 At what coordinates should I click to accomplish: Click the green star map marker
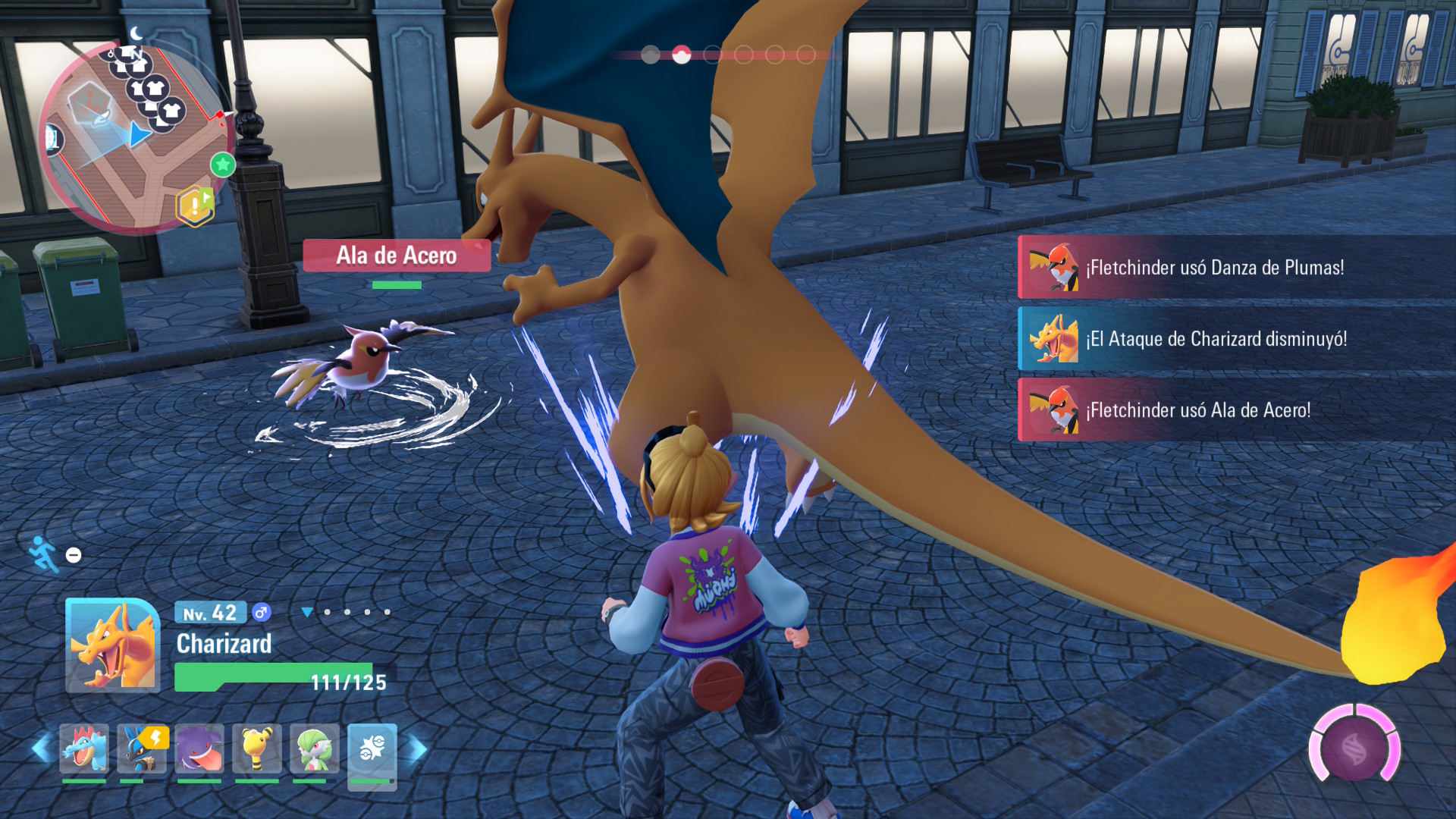point(223,165)
